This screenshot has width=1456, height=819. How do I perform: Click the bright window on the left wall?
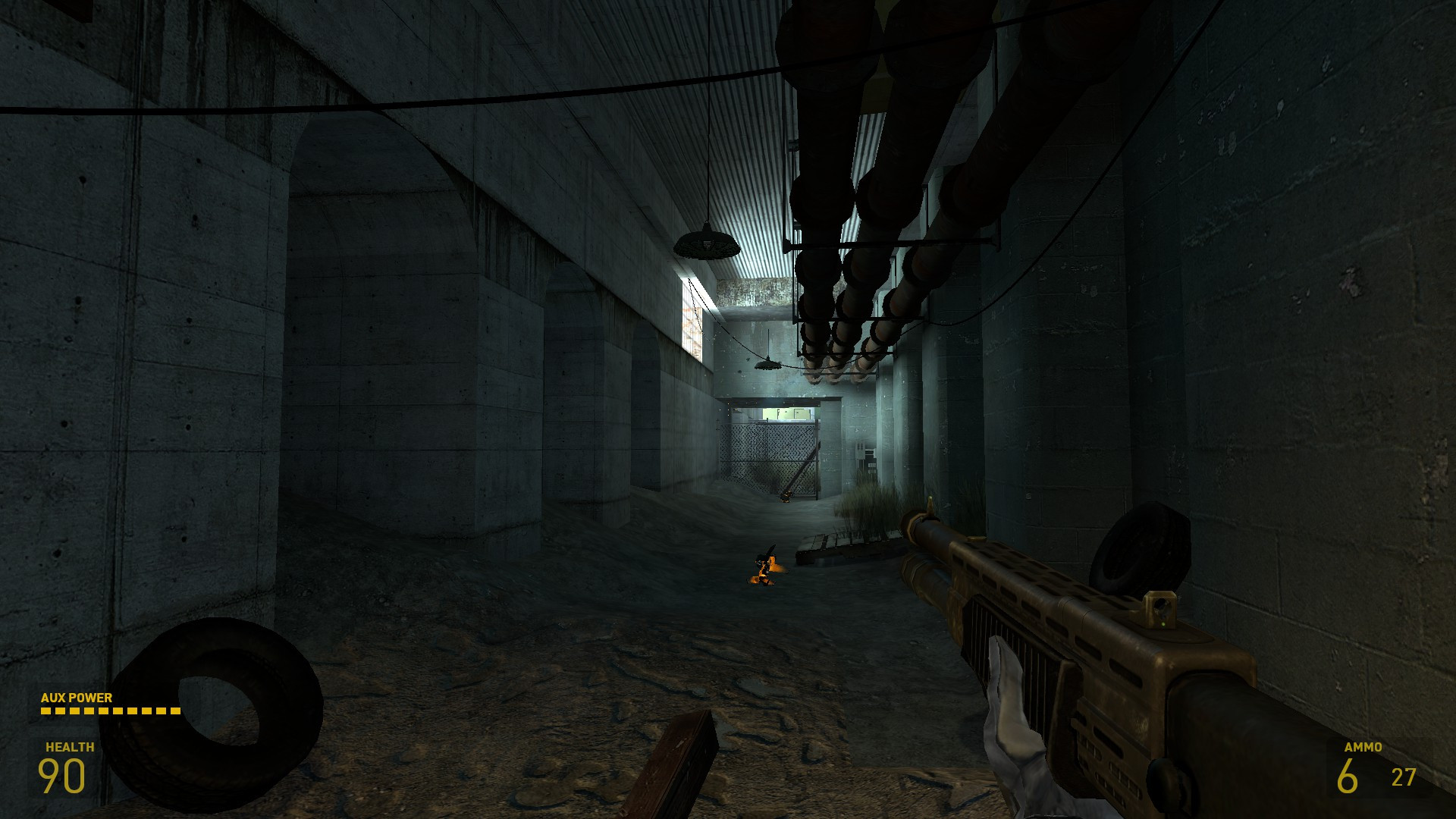[692, 318]
